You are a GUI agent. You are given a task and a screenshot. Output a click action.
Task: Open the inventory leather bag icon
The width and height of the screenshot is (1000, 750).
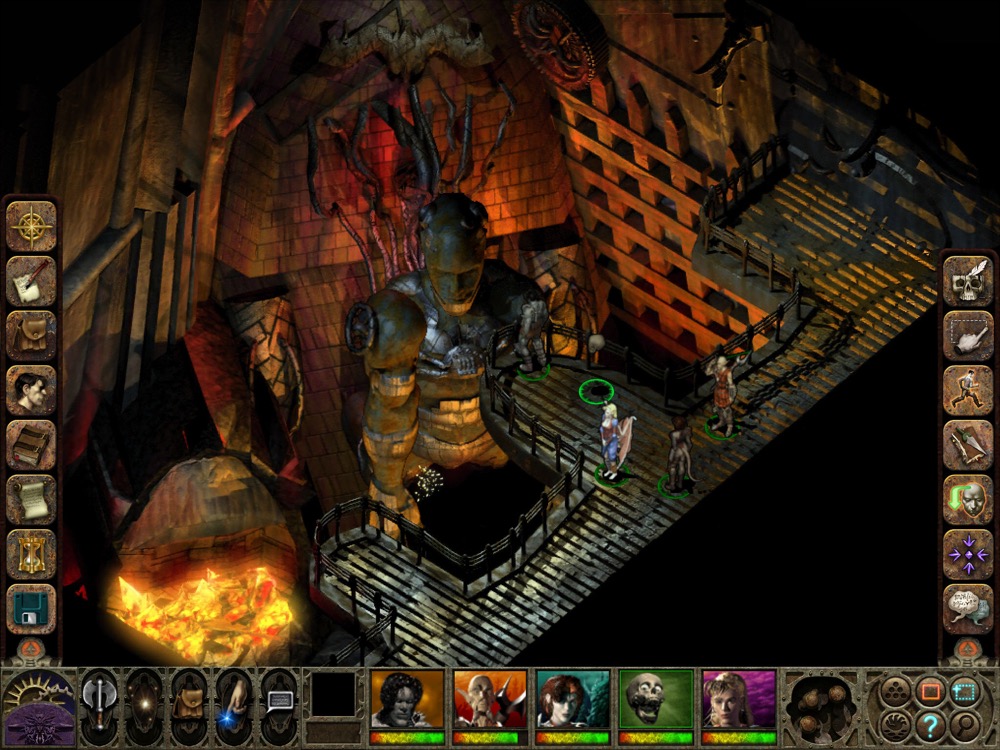point(31,336)
